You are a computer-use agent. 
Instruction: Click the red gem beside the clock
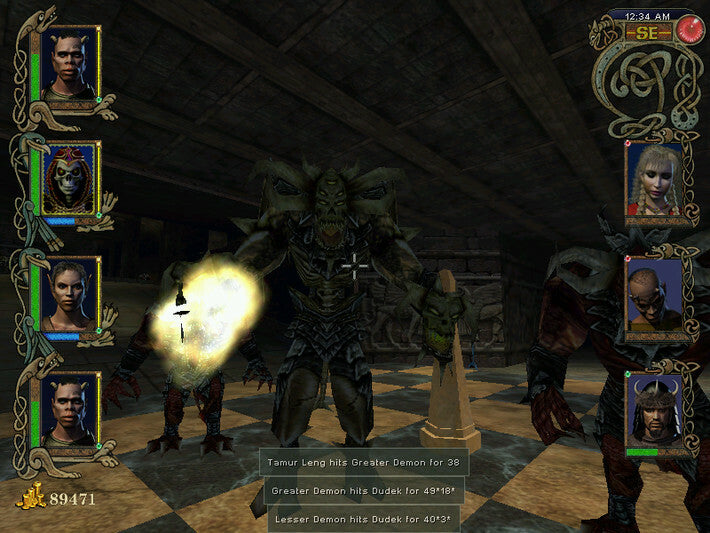pyautogui.click(x=689, y=30)
